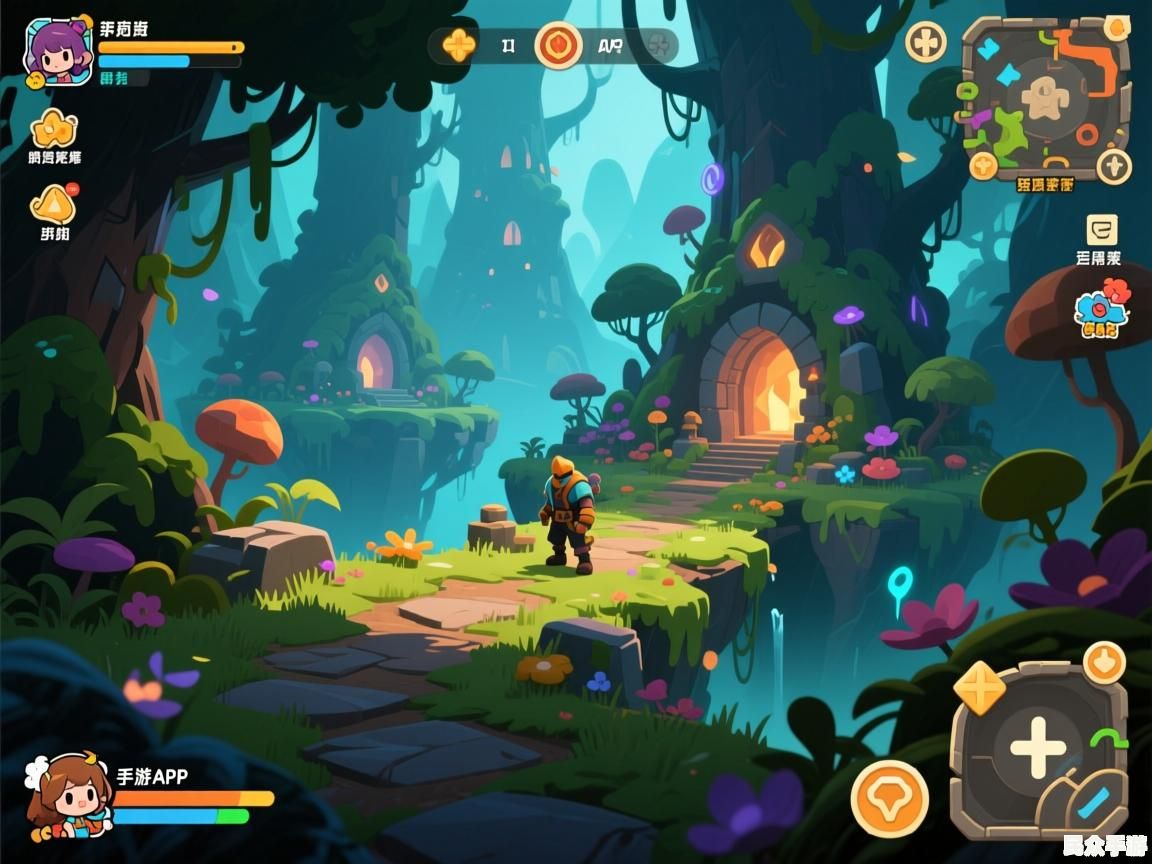This screenshot has width=1152, height=864.
Task: Click the faded clover icon ending the top bar
Action: [x=657, y=45]
